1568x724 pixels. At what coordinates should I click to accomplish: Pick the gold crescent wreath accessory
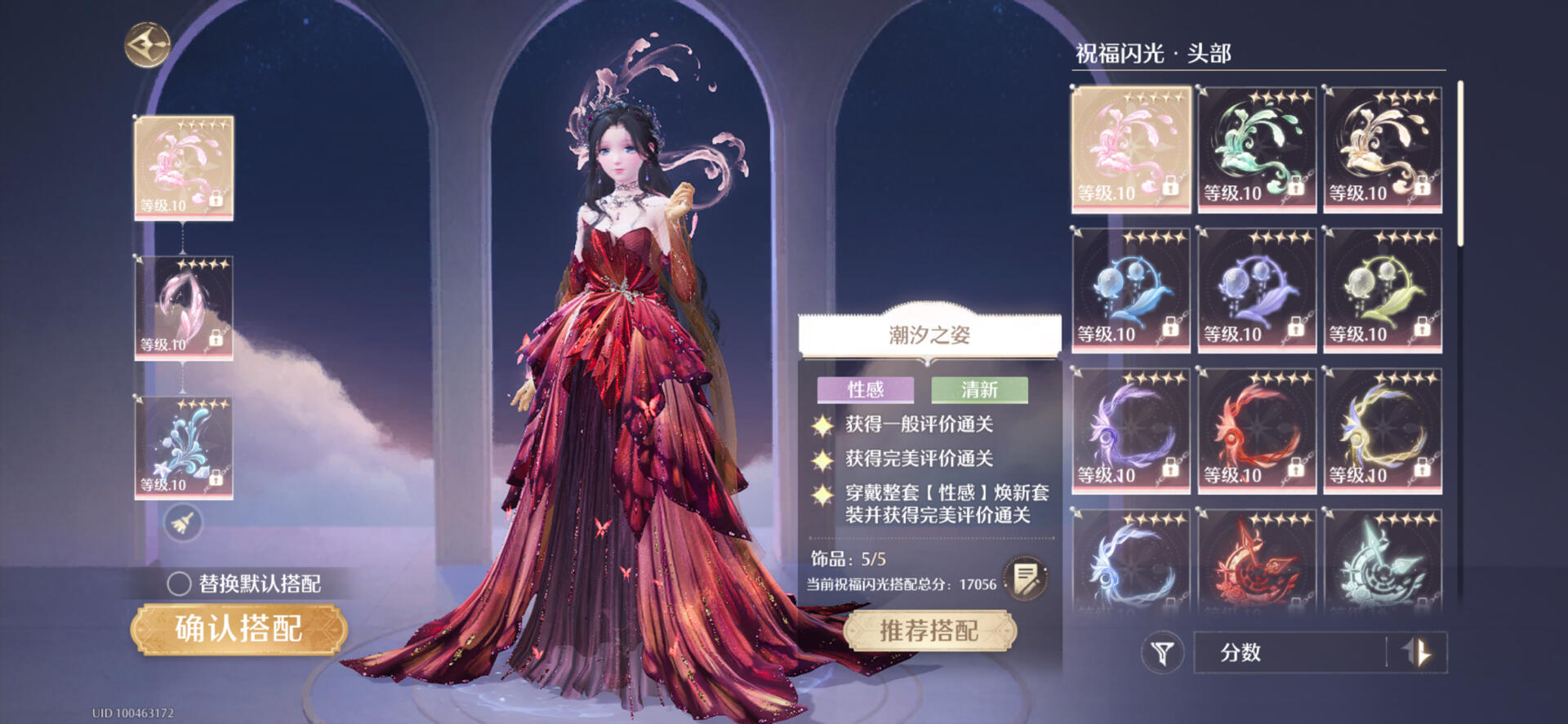[1382, 430]
